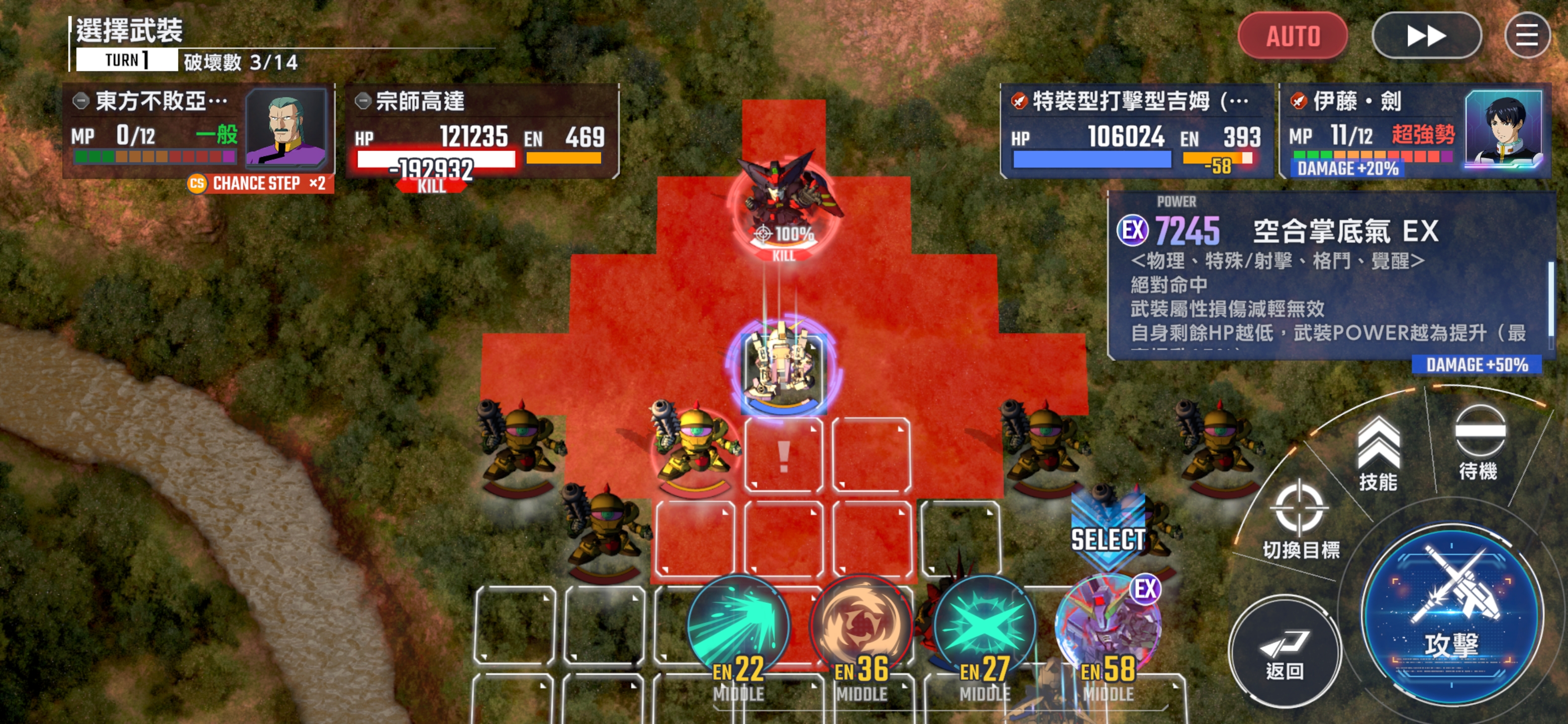Toggle the red AUTO battle button
This screenshot has width=1568, height=724.
coord(1292,36)
